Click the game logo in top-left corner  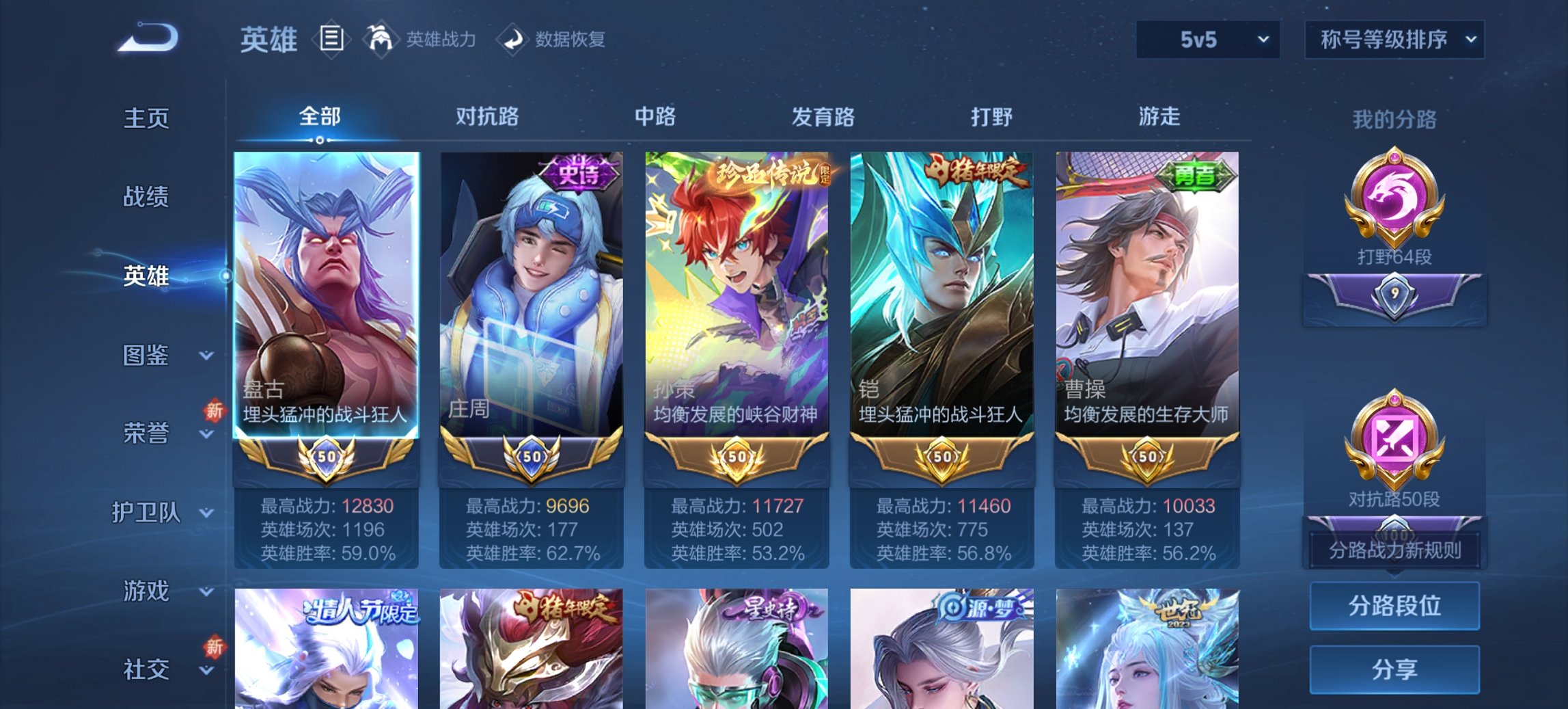tap(147, 38)
